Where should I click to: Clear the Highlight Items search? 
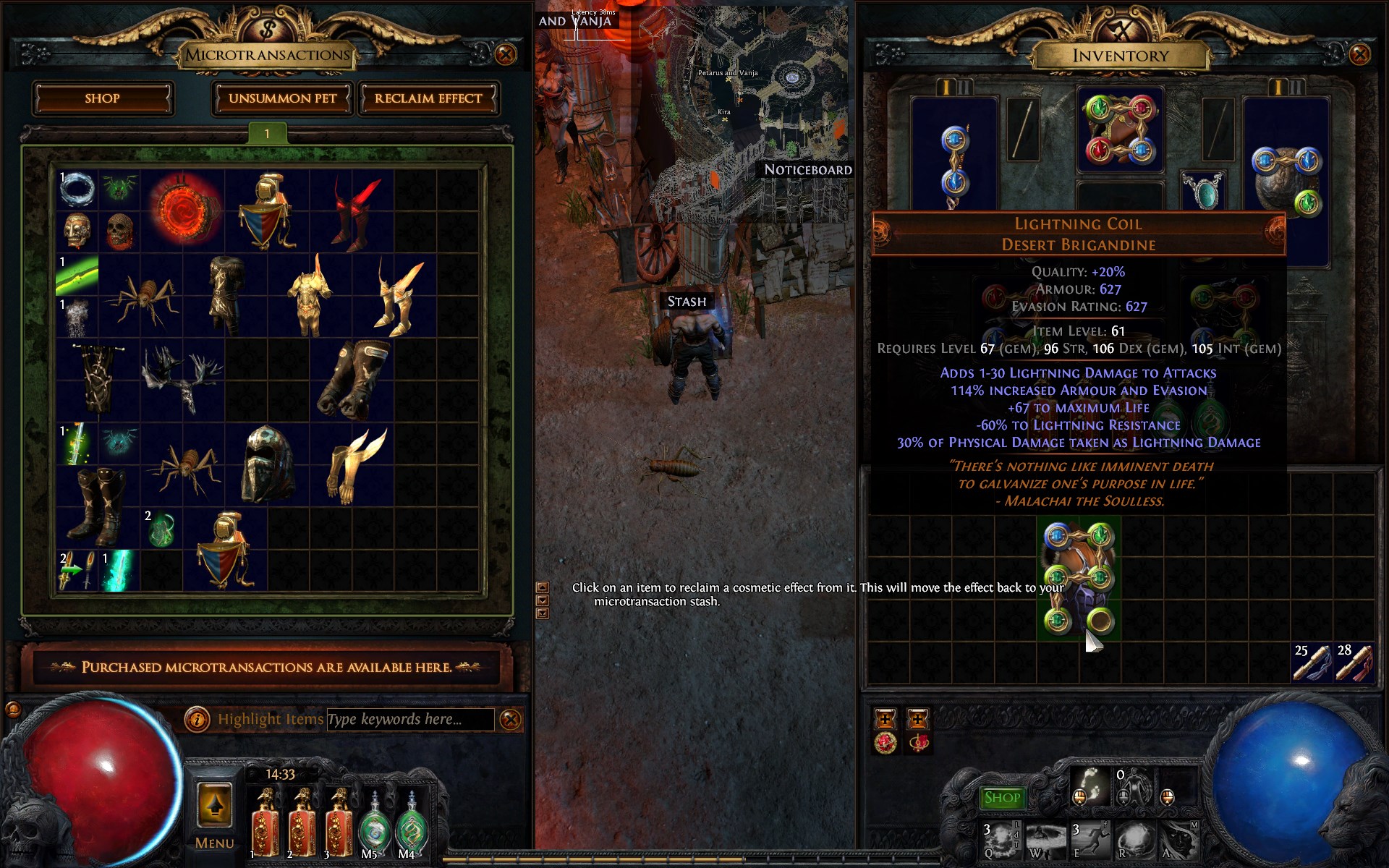511,719
